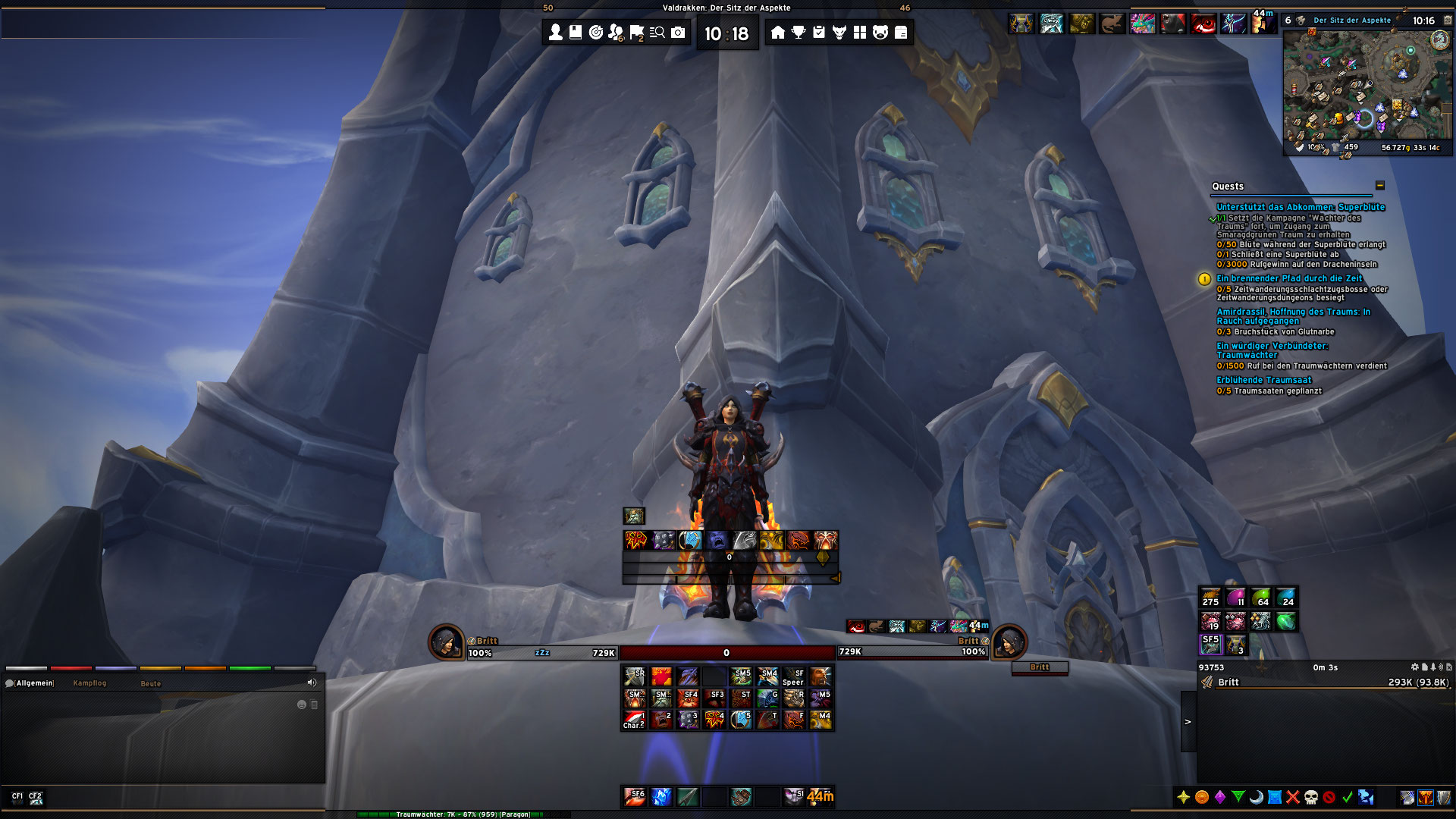Expand the side panel with the arrow button
Viewport: 1456px width, 819px height.
pos(1188,722)
